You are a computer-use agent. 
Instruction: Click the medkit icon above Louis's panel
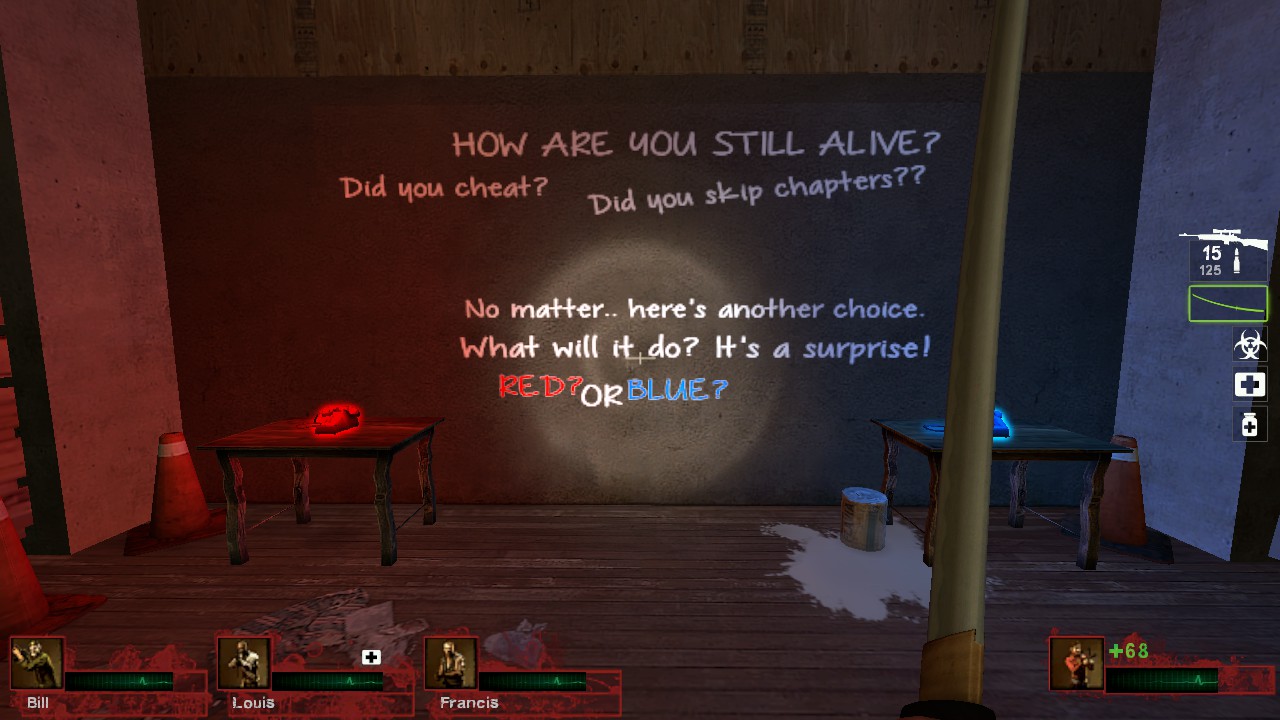372,656
